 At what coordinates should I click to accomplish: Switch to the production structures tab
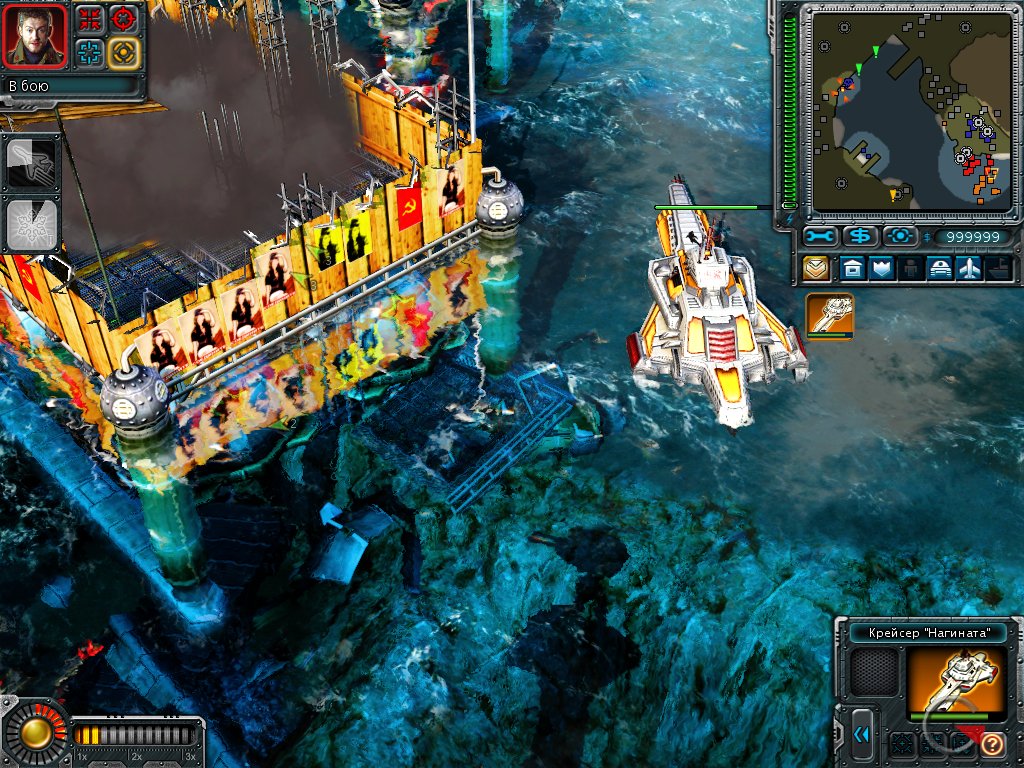click(x=851, y=268)
